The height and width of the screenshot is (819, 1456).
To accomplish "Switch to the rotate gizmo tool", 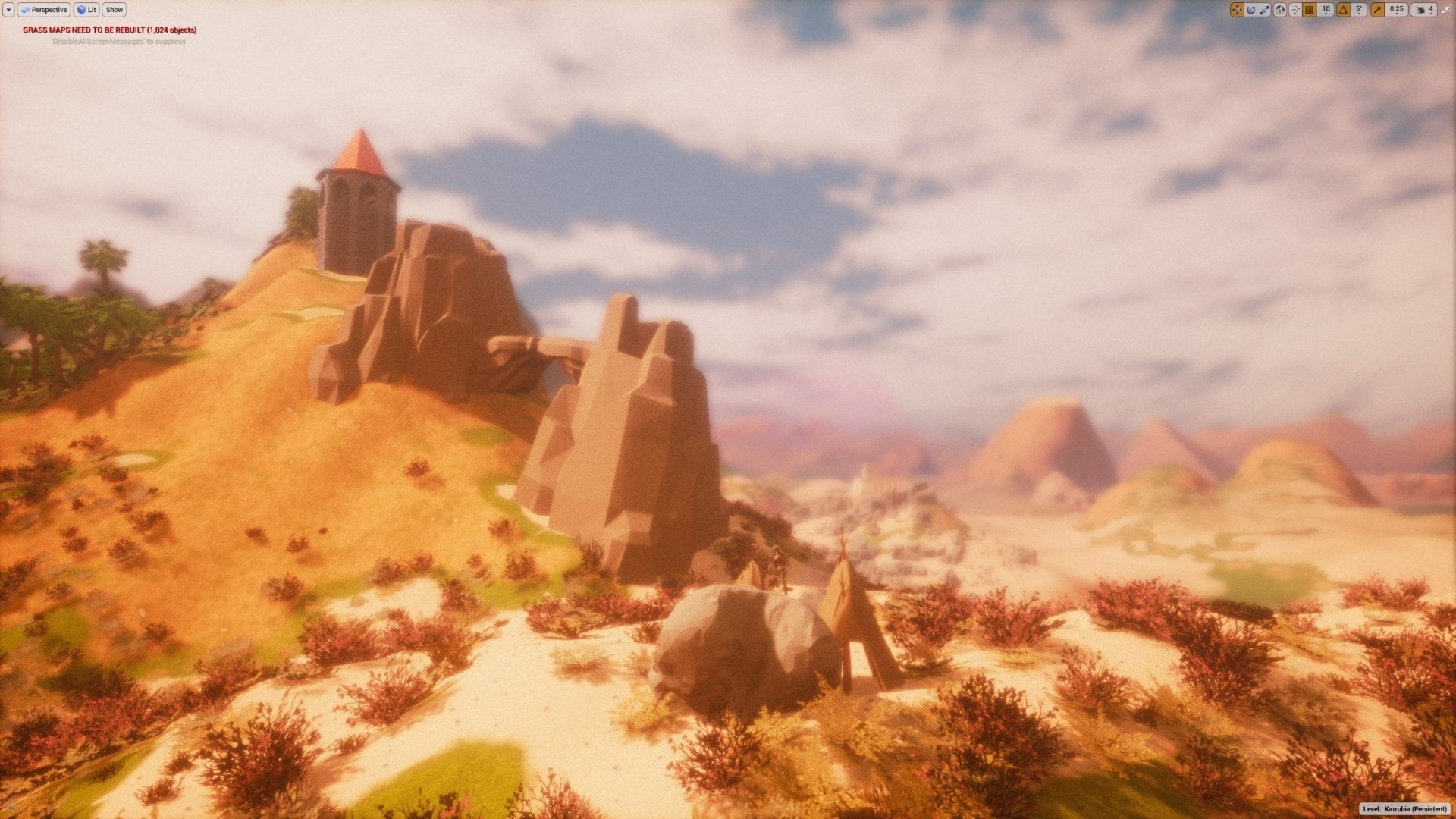I will (x=1250, y=10).
